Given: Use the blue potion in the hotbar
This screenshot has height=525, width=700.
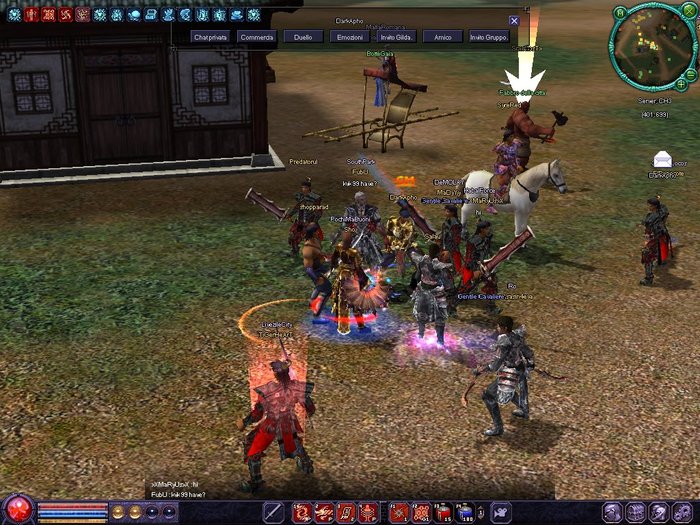Looking at the screenshot, I should point(465,512).
